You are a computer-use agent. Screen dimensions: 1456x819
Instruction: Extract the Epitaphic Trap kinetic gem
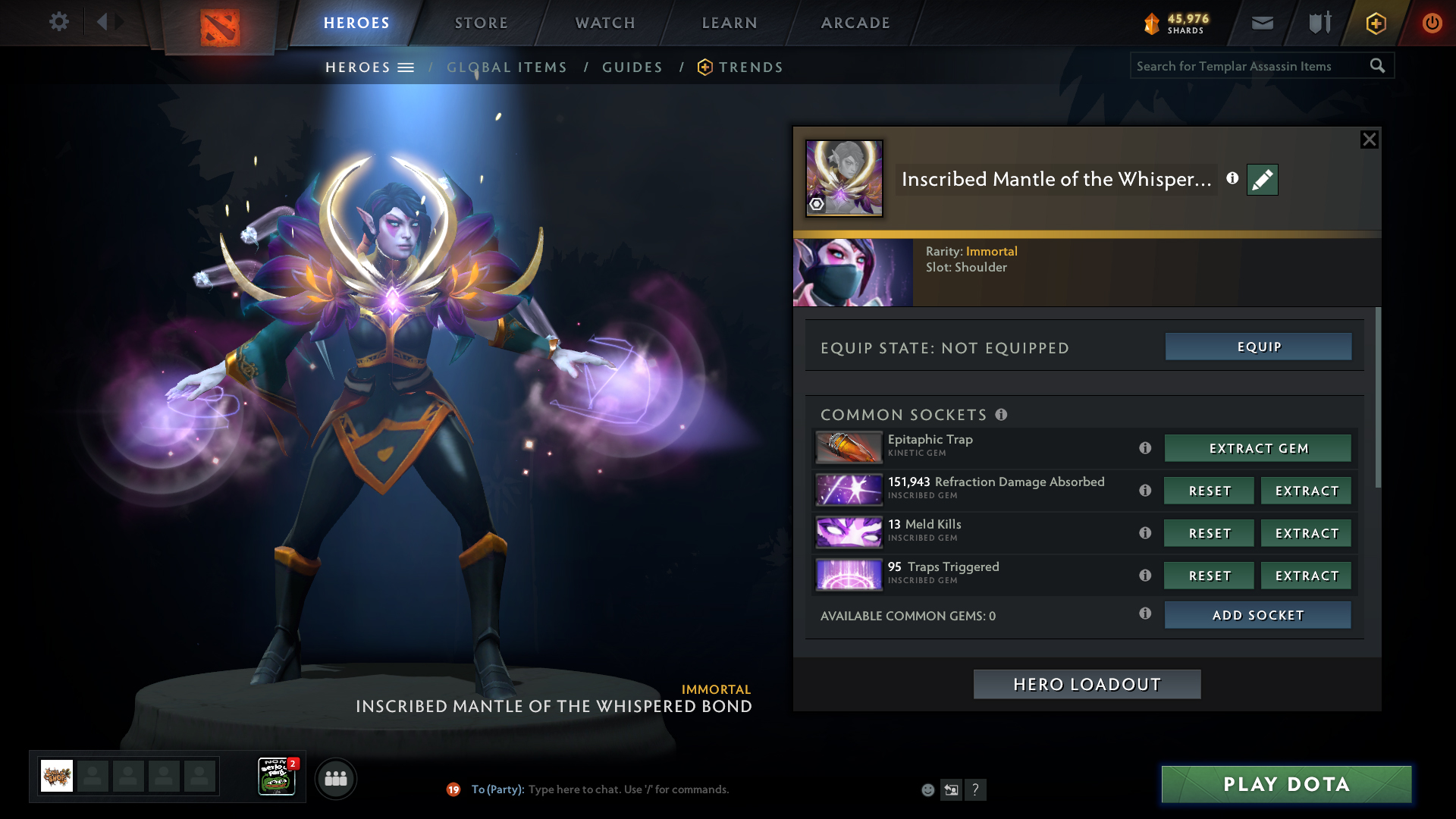point(1258,448)
